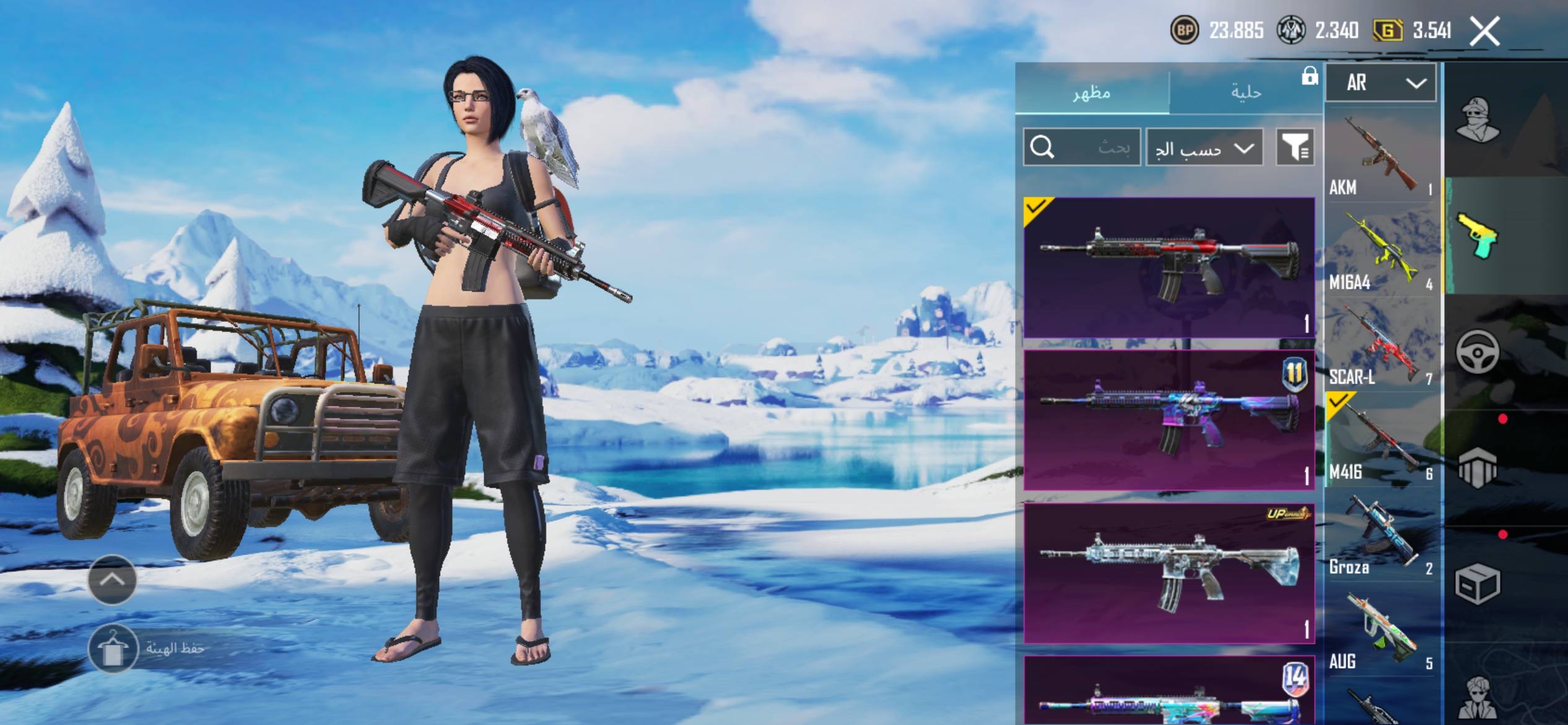Expand the AR weapon category dropdown
This screenshot has width=1568, height=725.
tap(1380, 82)
